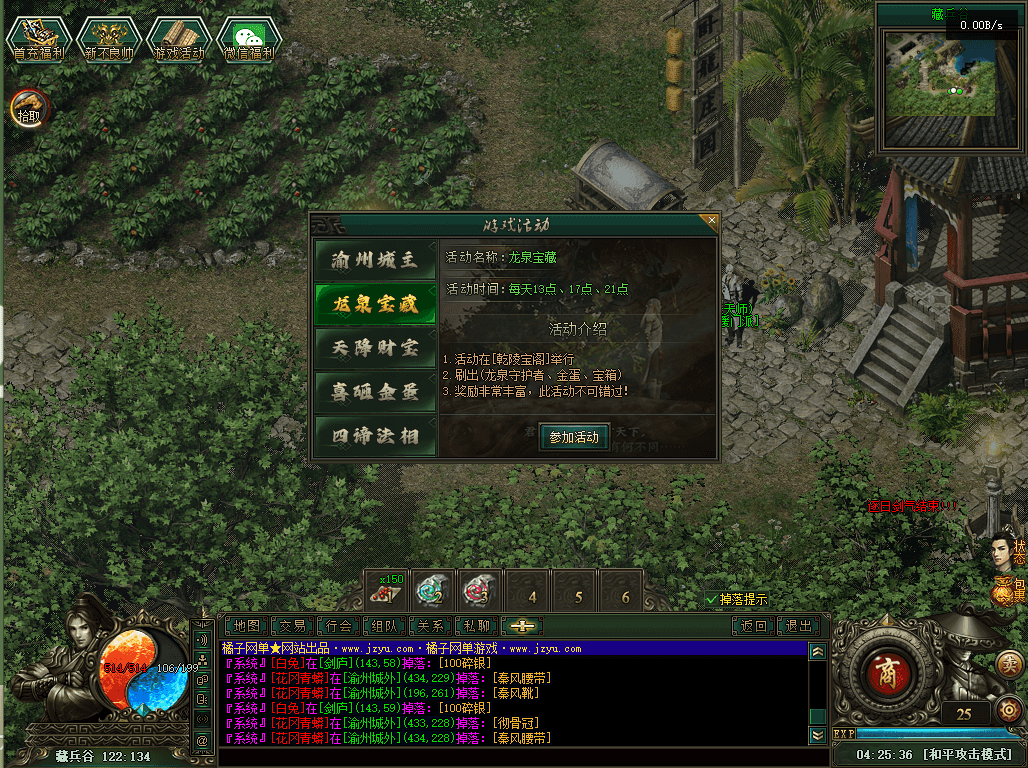Activate the 拾取 pickup button
The width and height of the screenshot is (1028, 768).
(x=28, y=107)
